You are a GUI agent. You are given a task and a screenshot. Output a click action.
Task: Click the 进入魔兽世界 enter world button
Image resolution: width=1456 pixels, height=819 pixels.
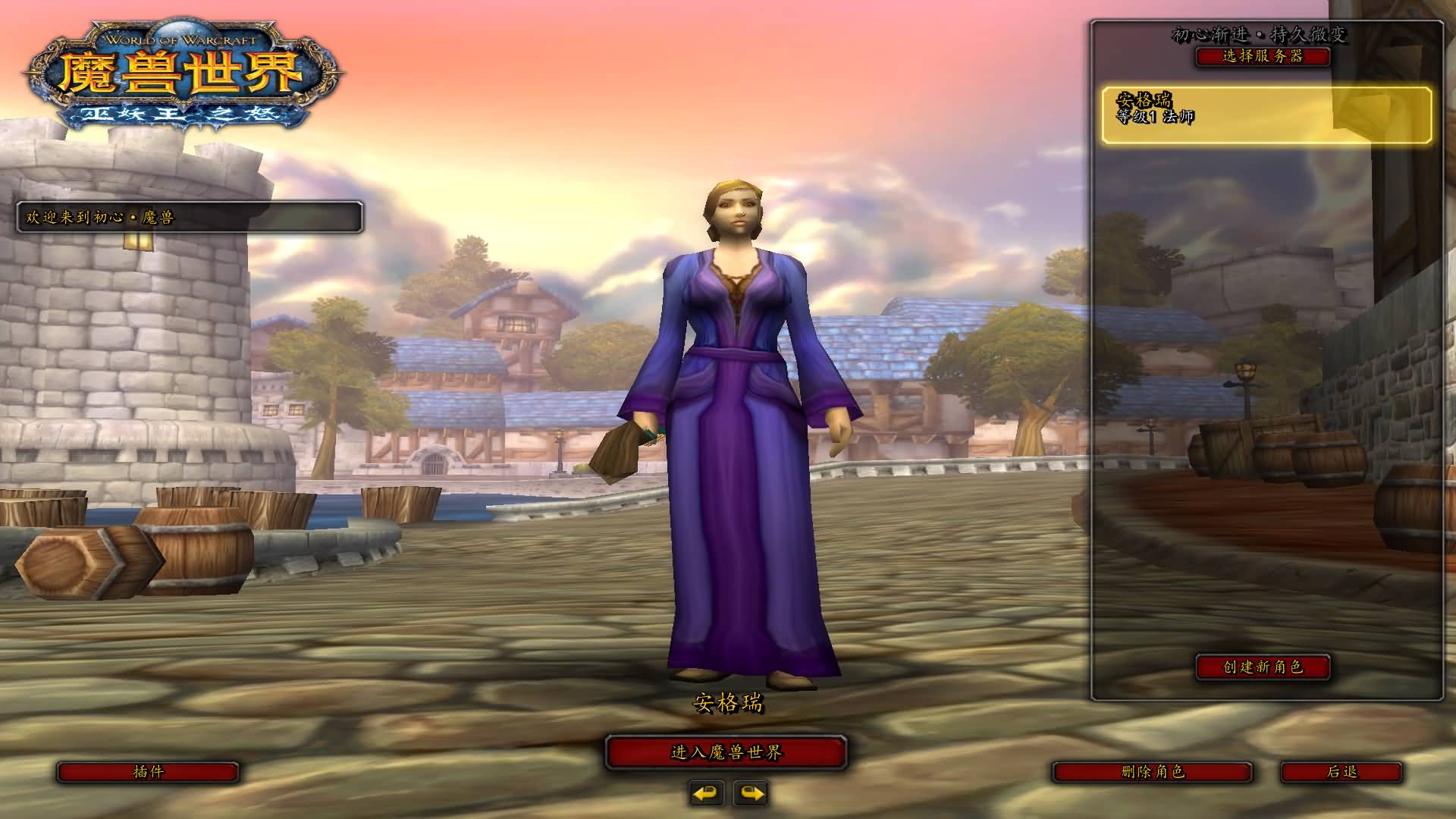click(x=726, y=752)
